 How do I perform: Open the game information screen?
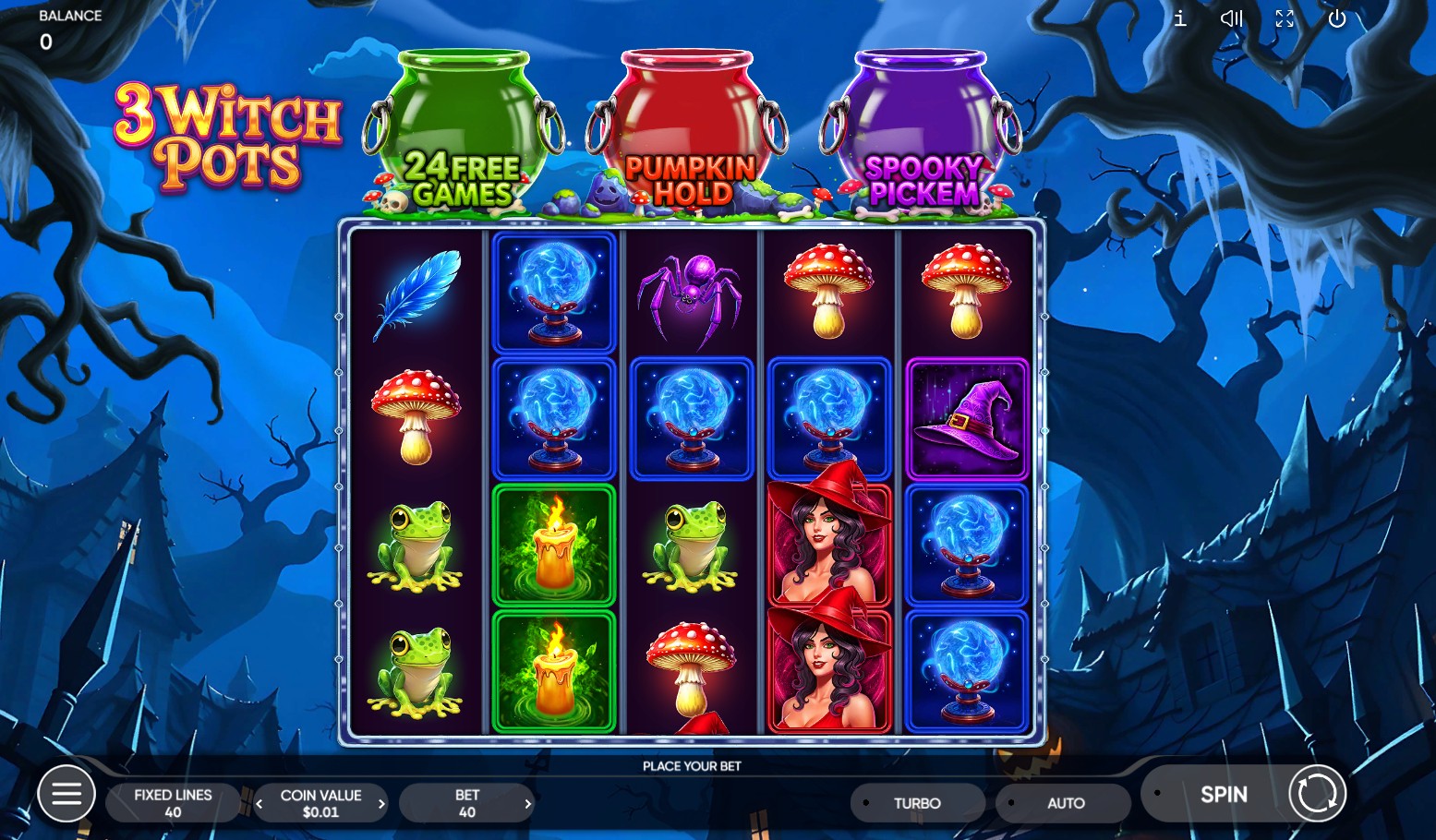(1179, 18)
